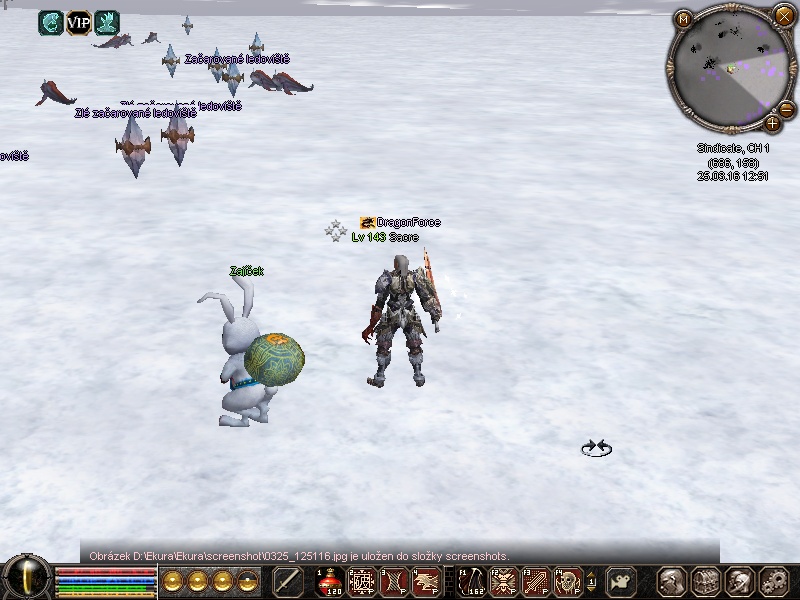The image size is (800, 600).
Task: Activate the sword skill in F3 slot
Action: (536, 581)
